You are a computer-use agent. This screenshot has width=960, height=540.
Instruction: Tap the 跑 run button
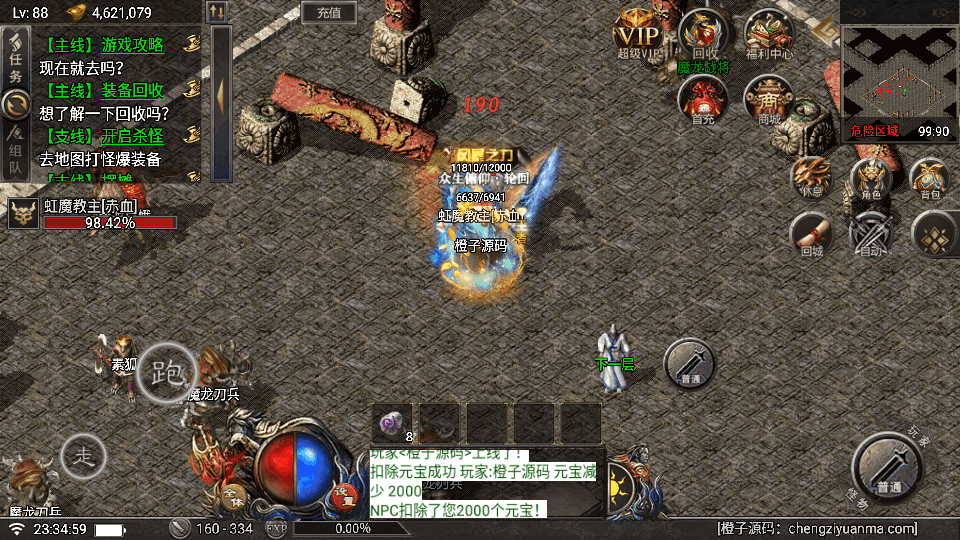(x=166, y=373)
